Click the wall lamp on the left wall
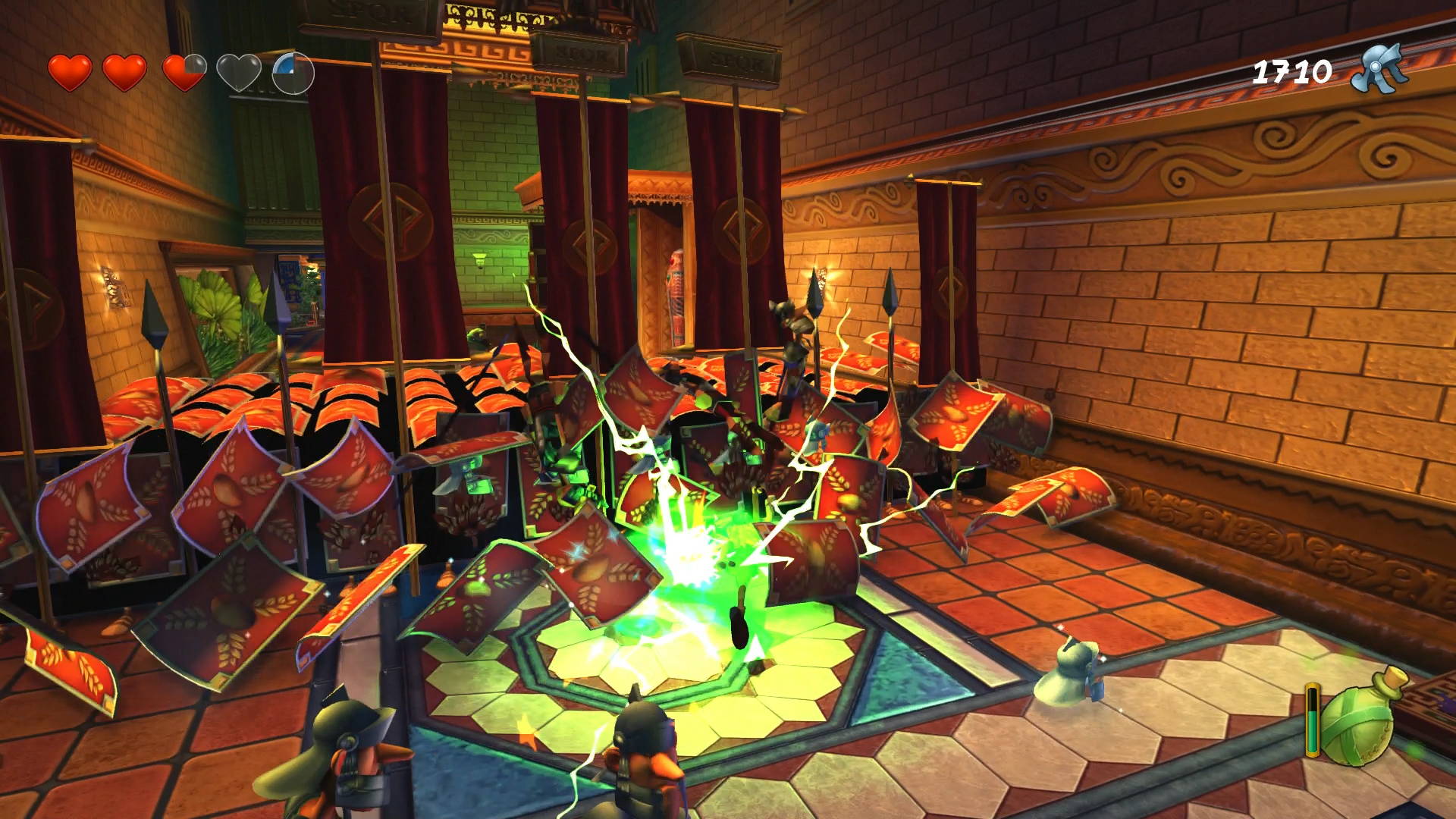The image size is (1456, 819). coord(115,288)
